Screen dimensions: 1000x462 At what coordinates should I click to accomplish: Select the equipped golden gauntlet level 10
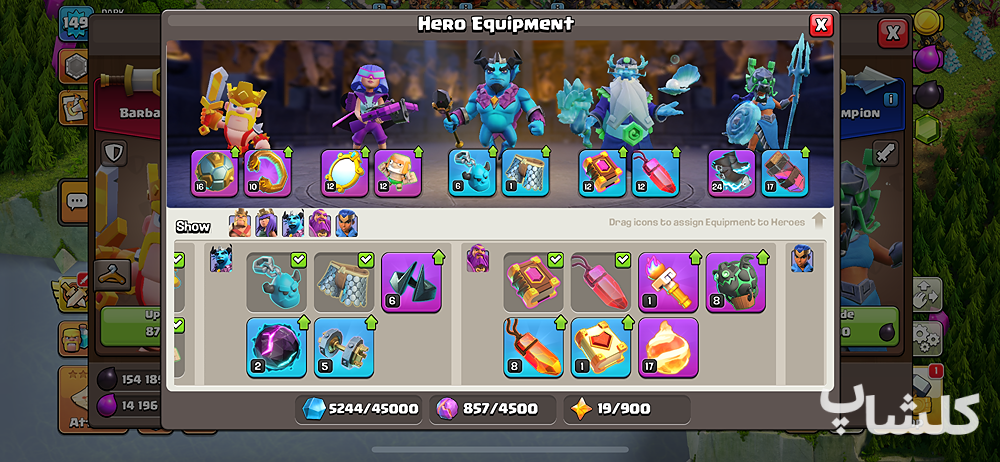(267, 173)
